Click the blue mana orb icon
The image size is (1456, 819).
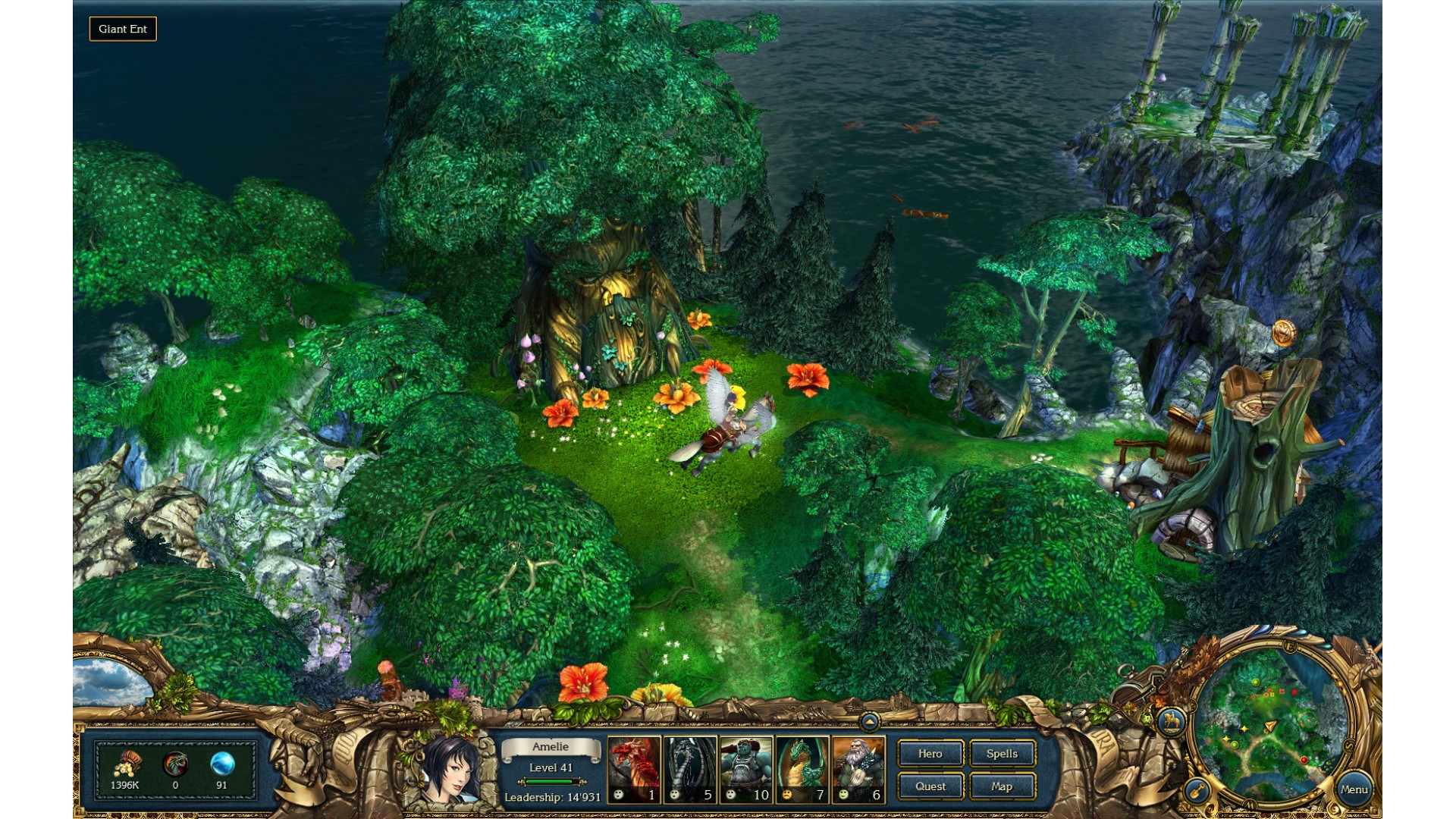tap(222, 764)
